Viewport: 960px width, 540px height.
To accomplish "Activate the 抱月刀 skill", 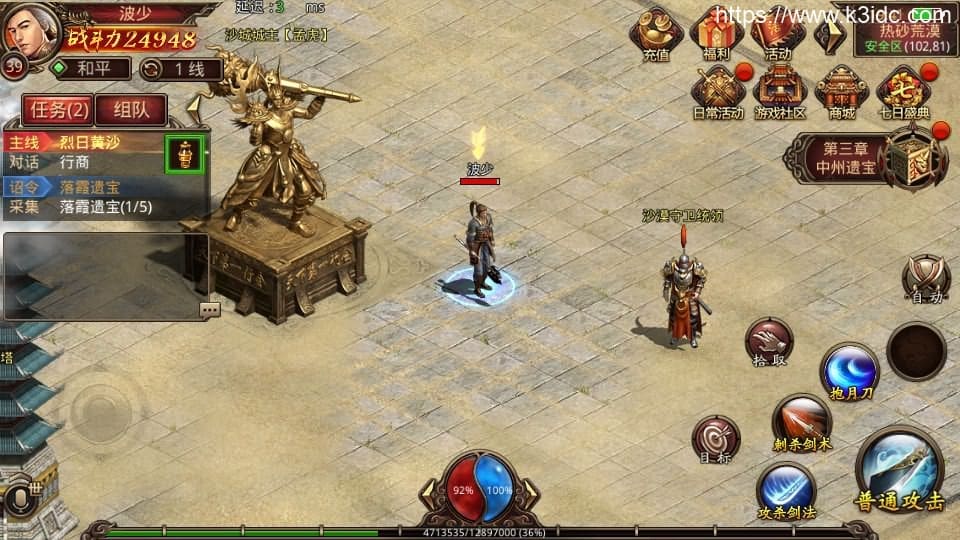I will click(x=849, y=371).
